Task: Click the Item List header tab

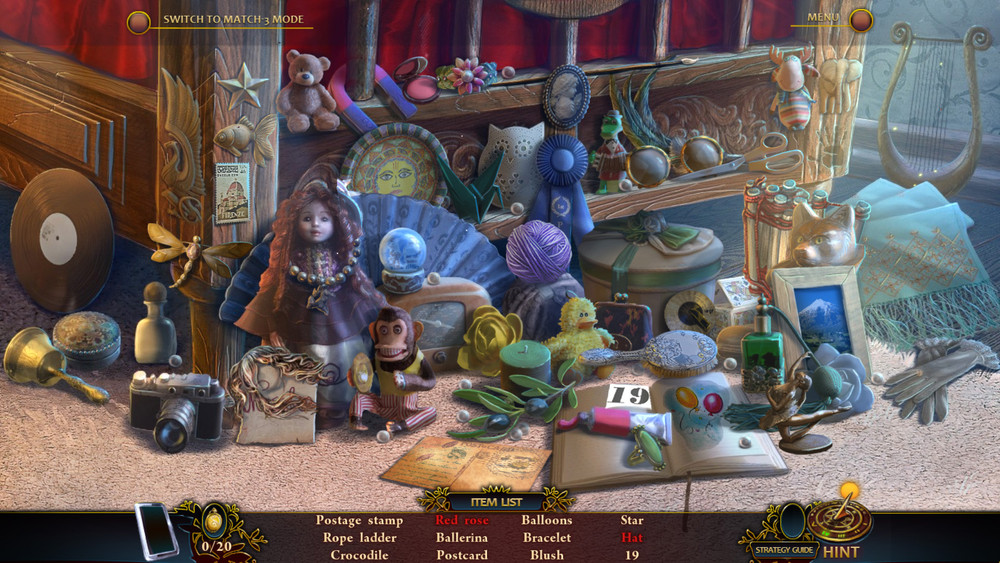Action: click(495, 502)
